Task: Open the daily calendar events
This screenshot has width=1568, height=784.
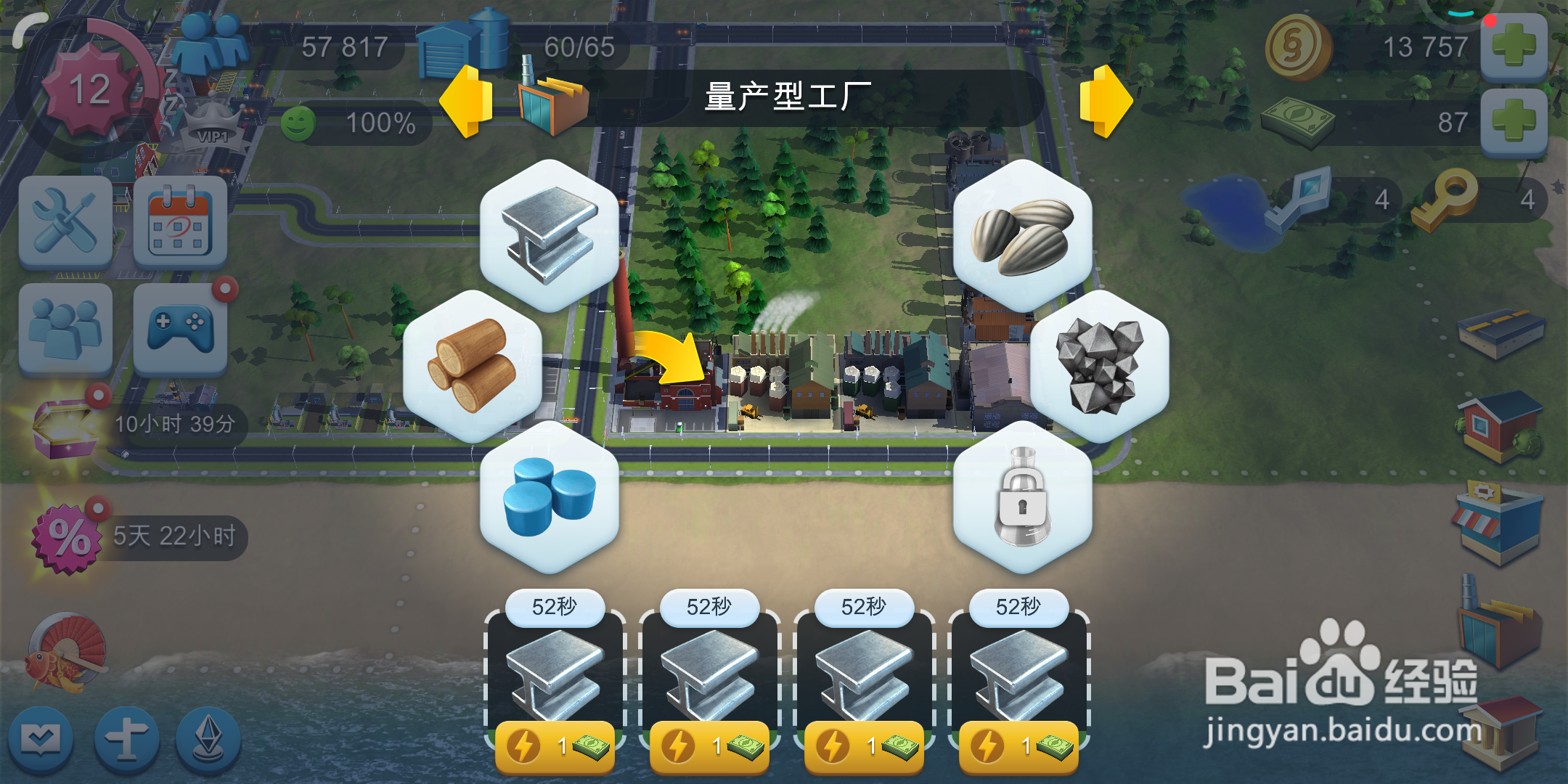Action: tap(178, 224)
